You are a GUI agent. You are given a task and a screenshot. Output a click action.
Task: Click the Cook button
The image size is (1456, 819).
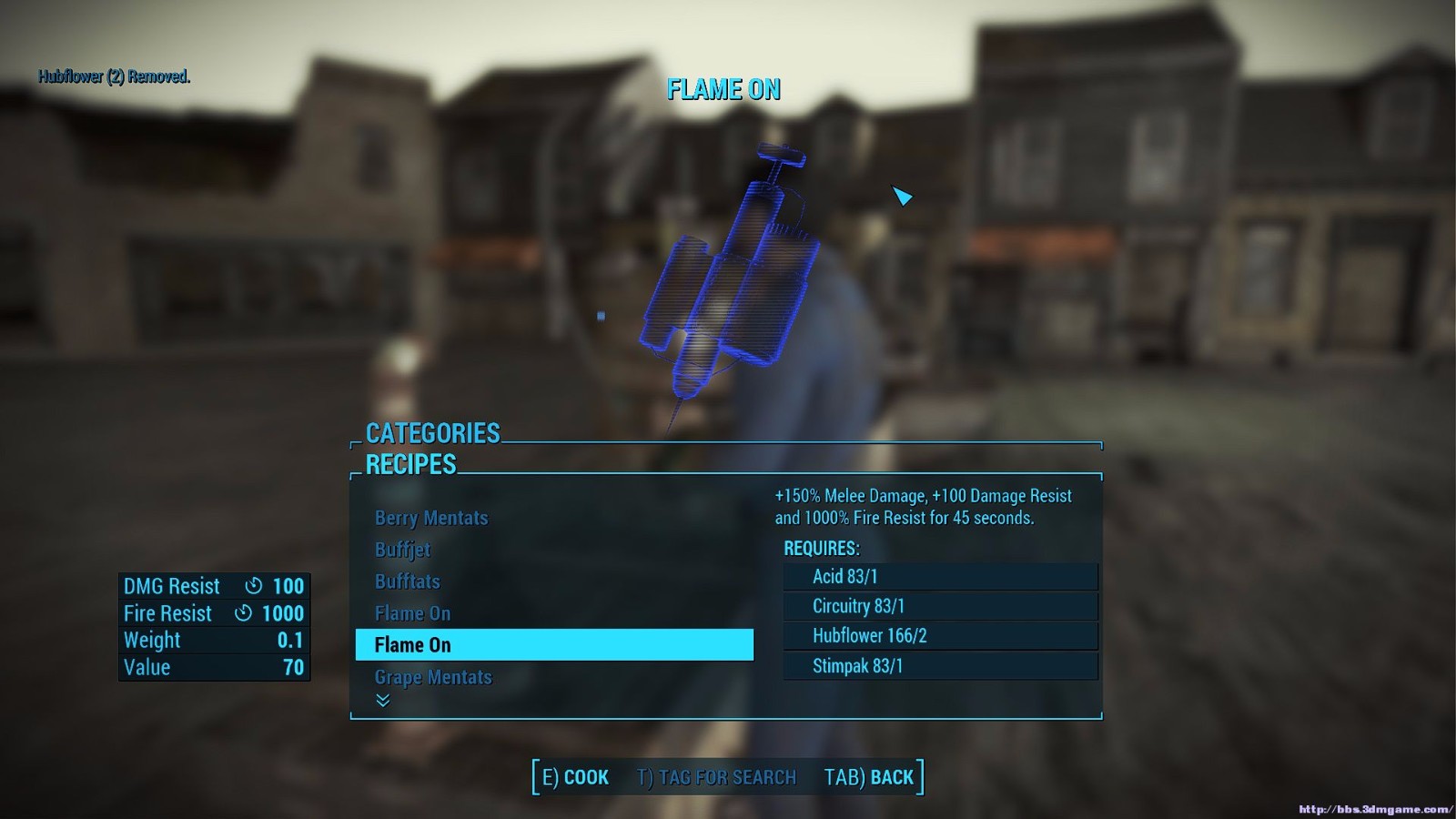575,777
